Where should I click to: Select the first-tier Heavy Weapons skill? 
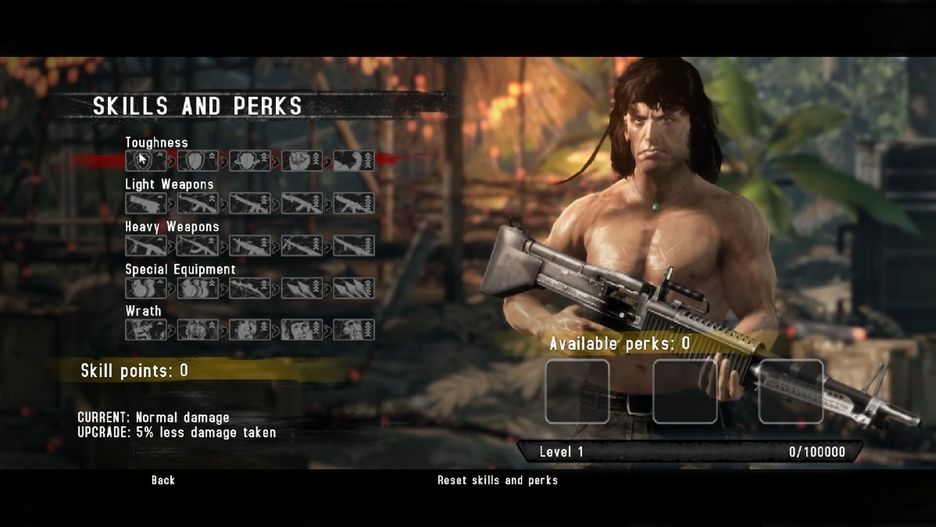tap(145, 245)
